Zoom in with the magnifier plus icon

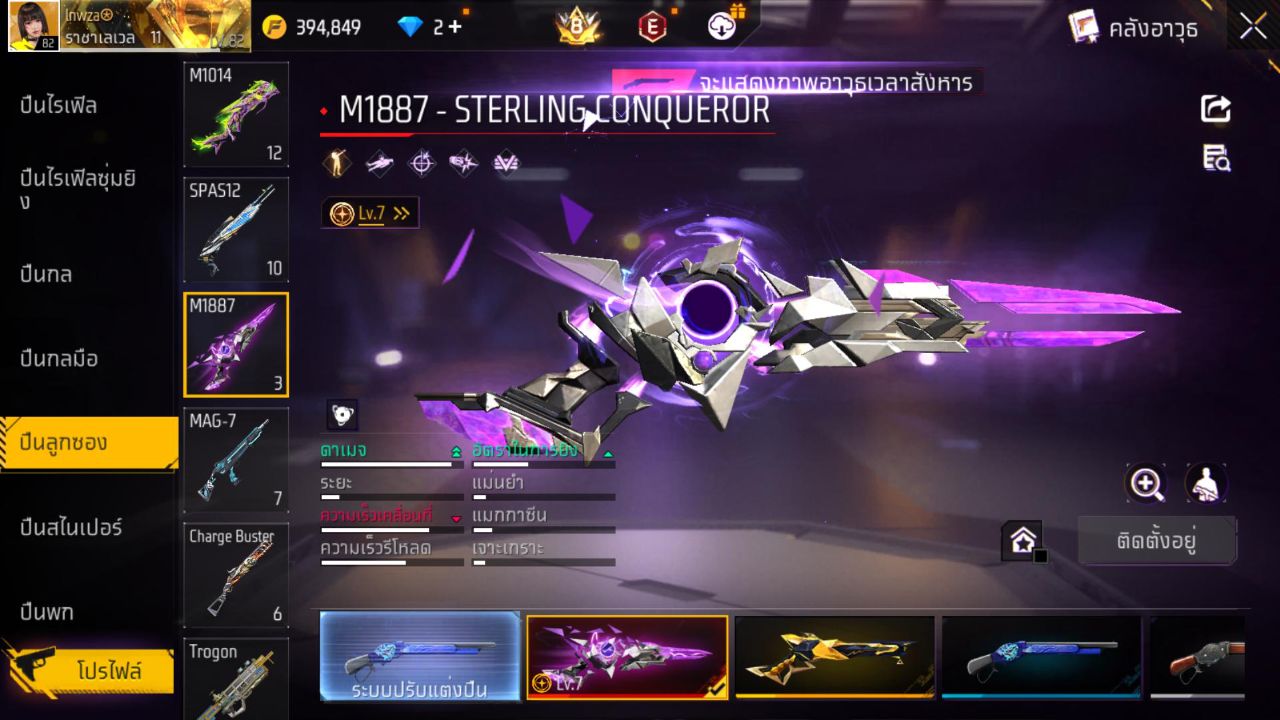click(x=1146, y=484)
